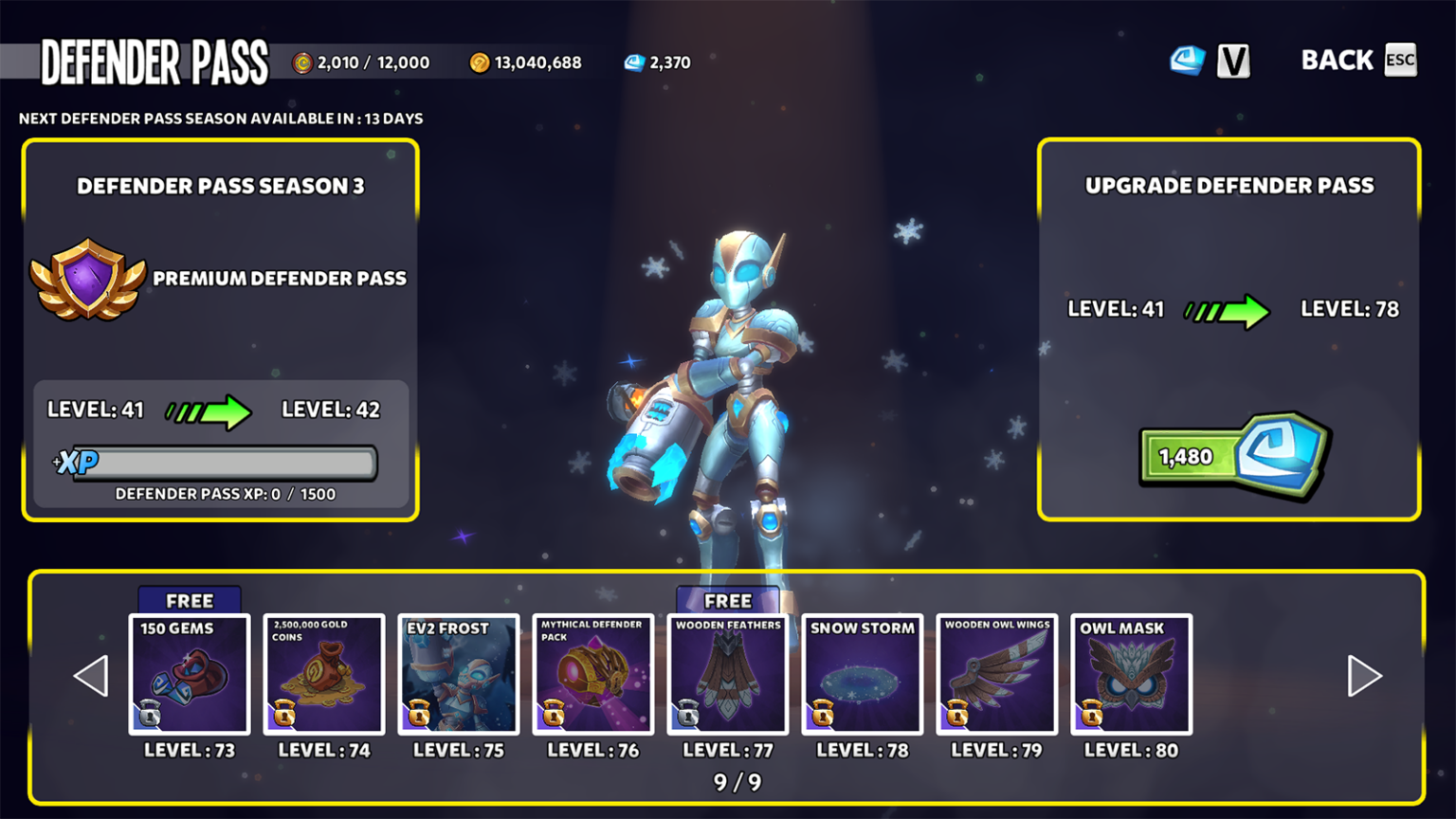Go back from the Defender Pass screen
The image size is (1456, 819).
[1357, 61]
